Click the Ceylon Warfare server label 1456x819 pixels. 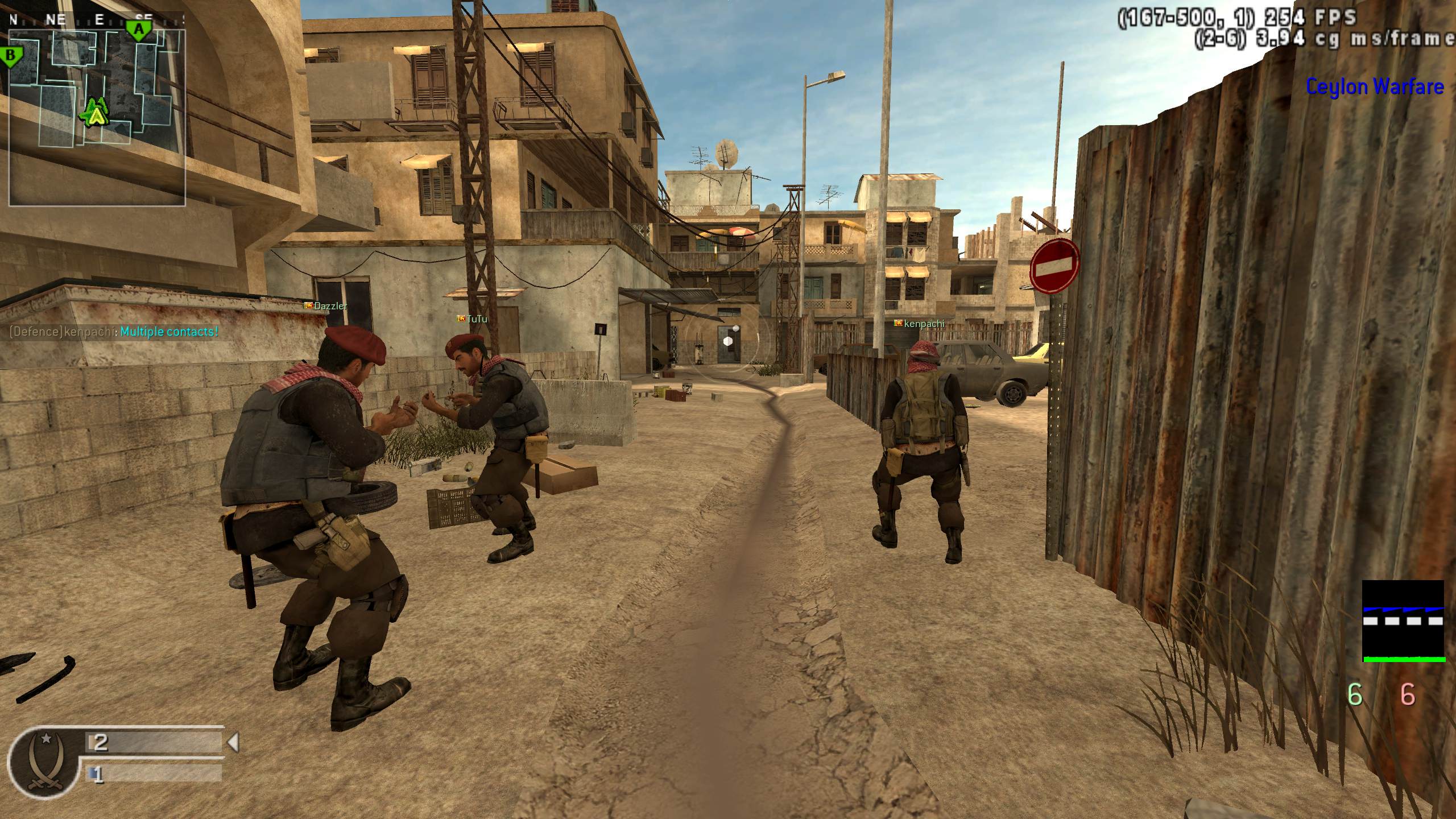(1374, 87)
